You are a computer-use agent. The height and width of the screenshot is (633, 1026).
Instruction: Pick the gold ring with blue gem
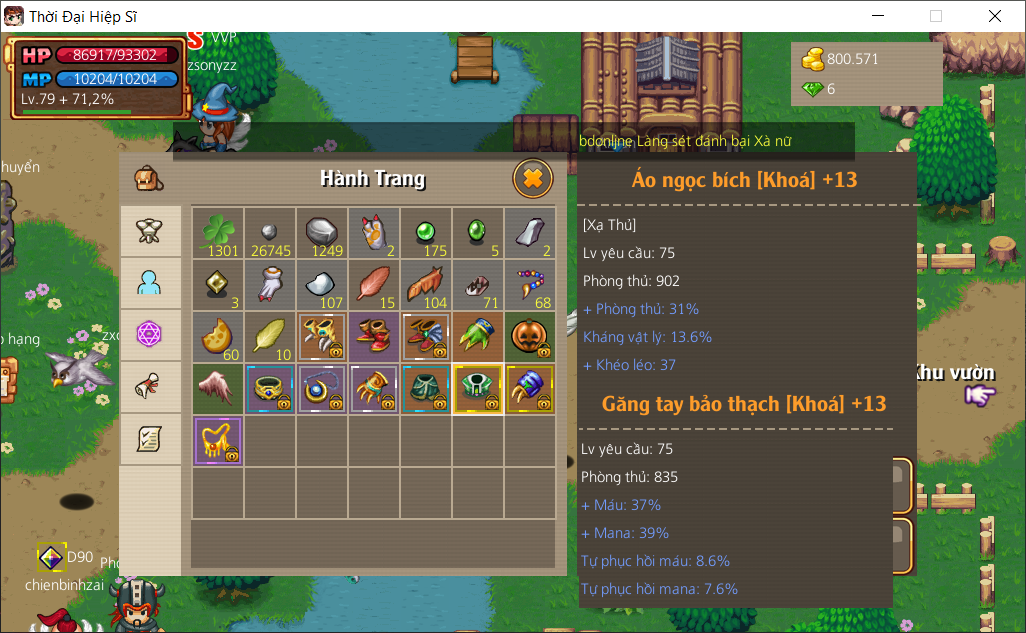(x=269, y=388)
